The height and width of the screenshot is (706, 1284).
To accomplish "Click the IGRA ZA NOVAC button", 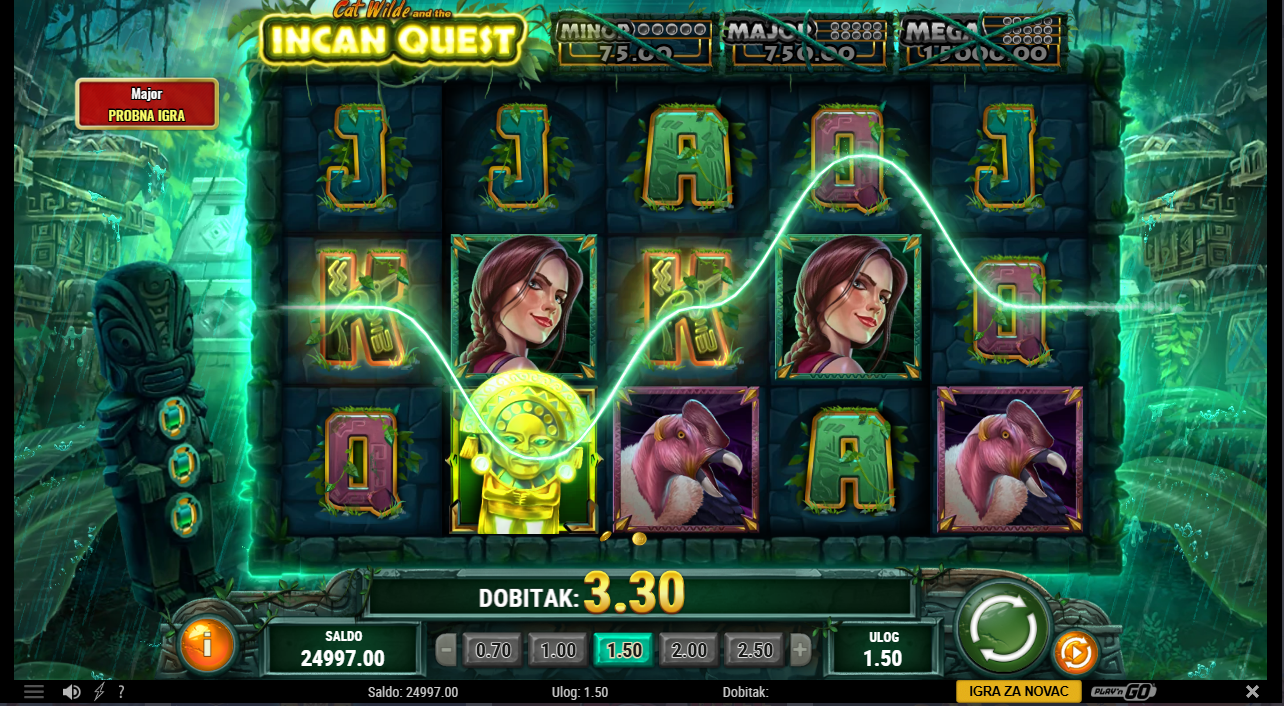I will point(1018,692).
